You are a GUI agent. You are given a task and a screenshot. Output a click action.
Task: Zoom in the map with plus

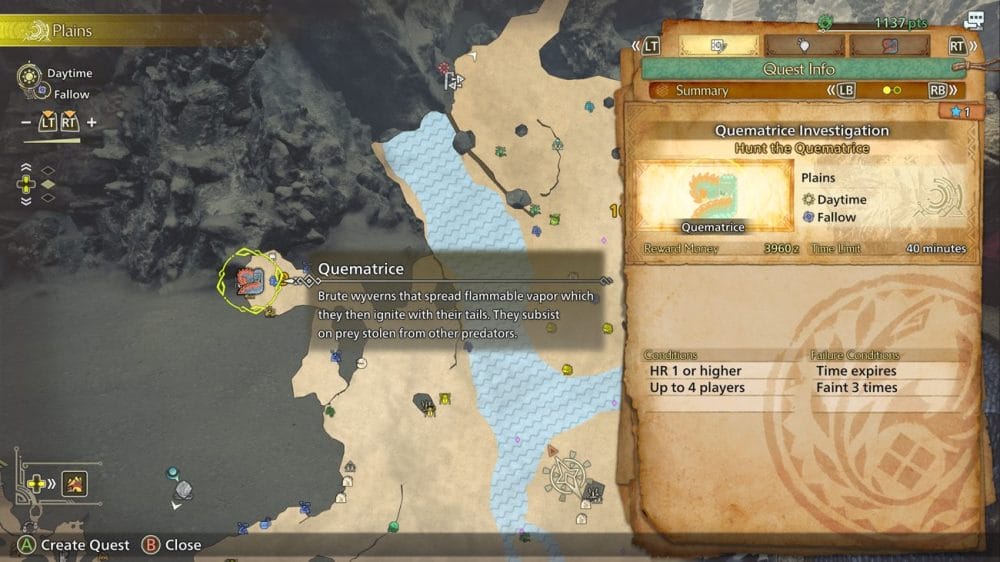92,123
